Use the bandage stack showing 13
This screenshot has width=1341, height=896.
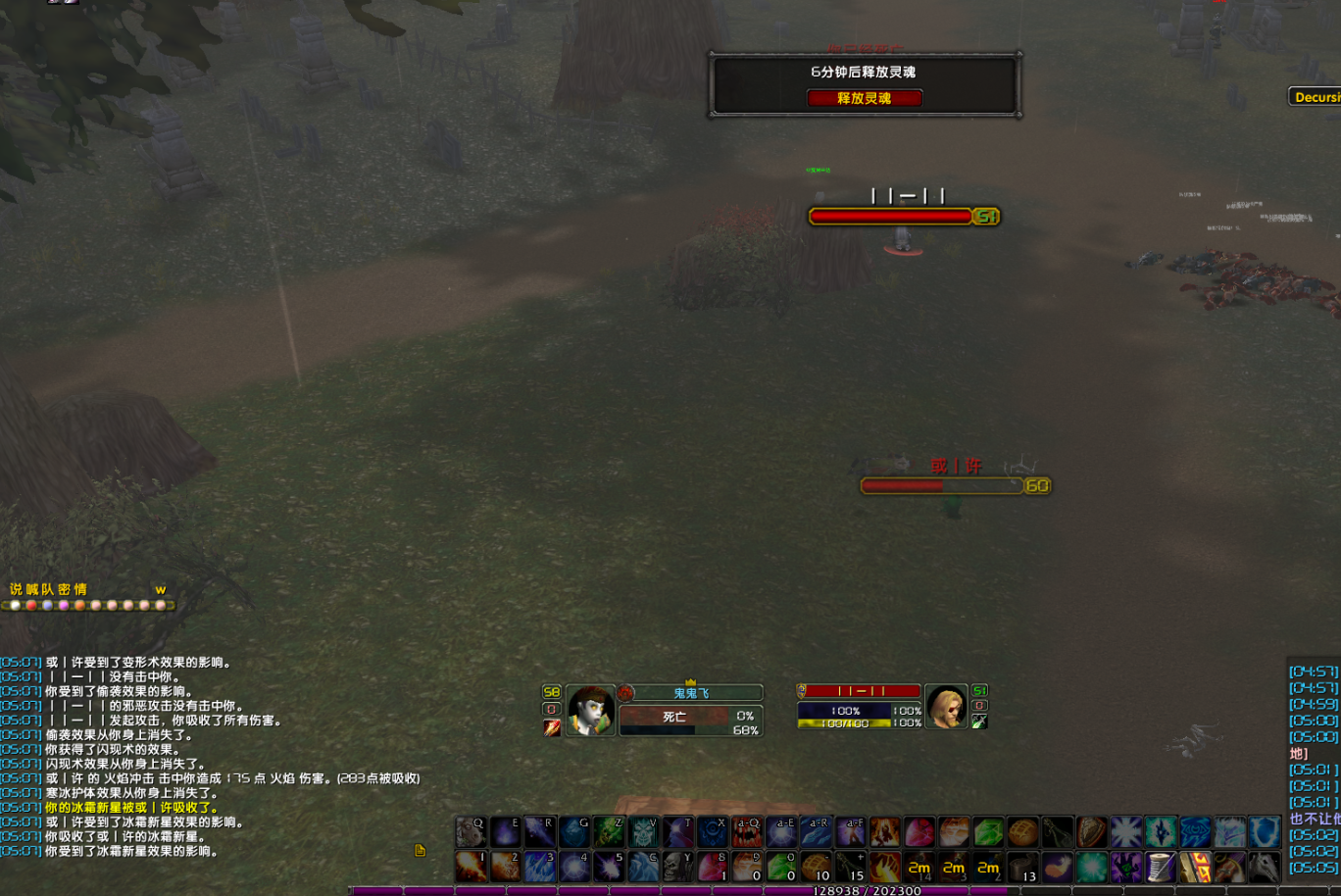(x=1022, y=867)
